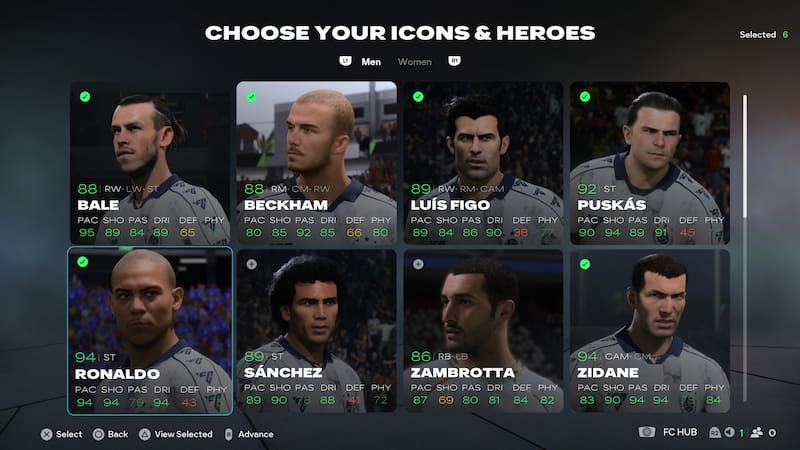Choose the Ronaldo striker card
The image size is (800, 450).
149,331
